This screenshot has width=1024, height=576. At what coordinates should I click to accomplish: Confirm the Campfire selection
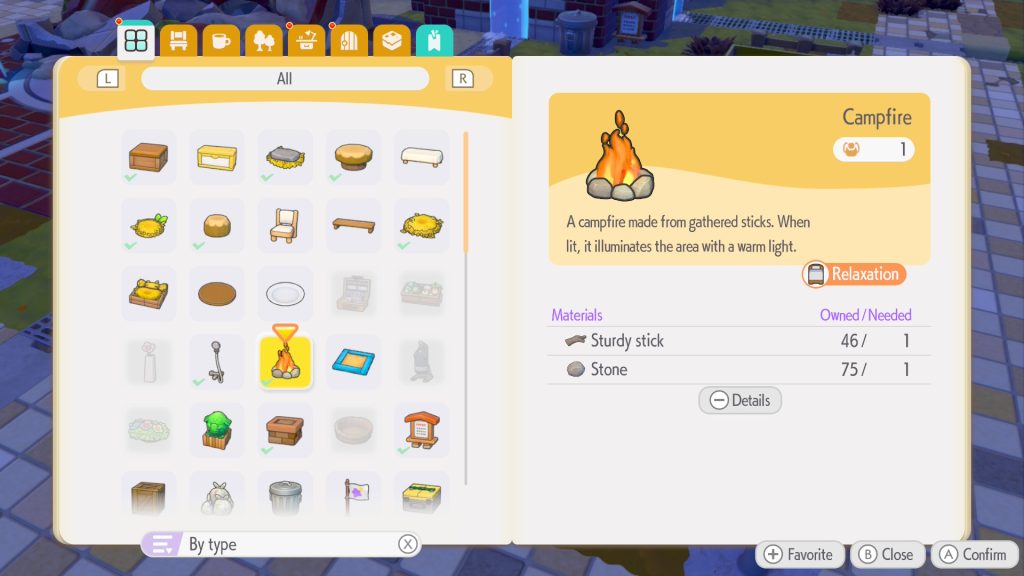(x=972, y=555)
